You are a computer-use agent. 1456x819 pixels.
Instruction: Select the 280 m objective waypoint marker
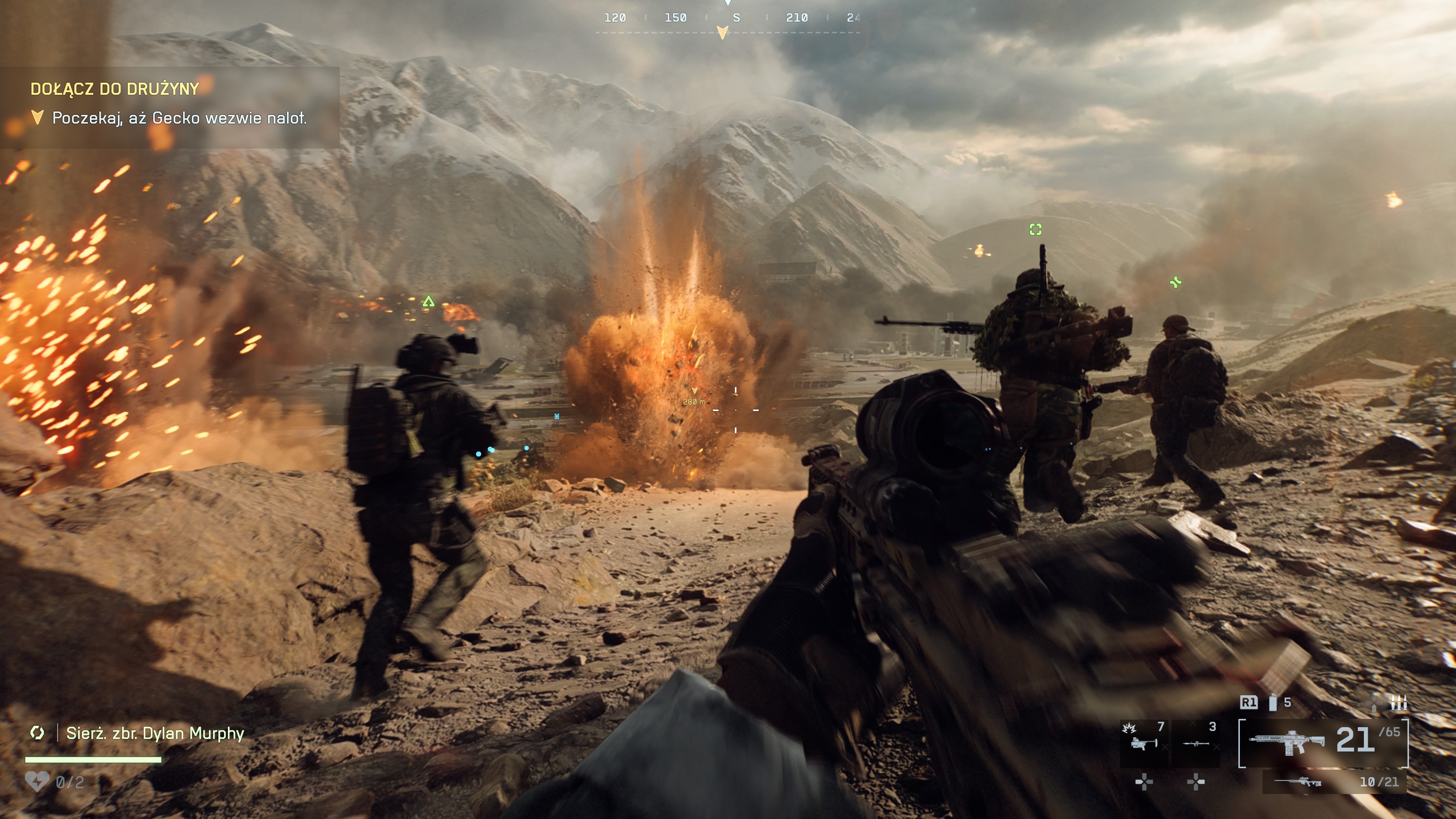pos(695,391)
